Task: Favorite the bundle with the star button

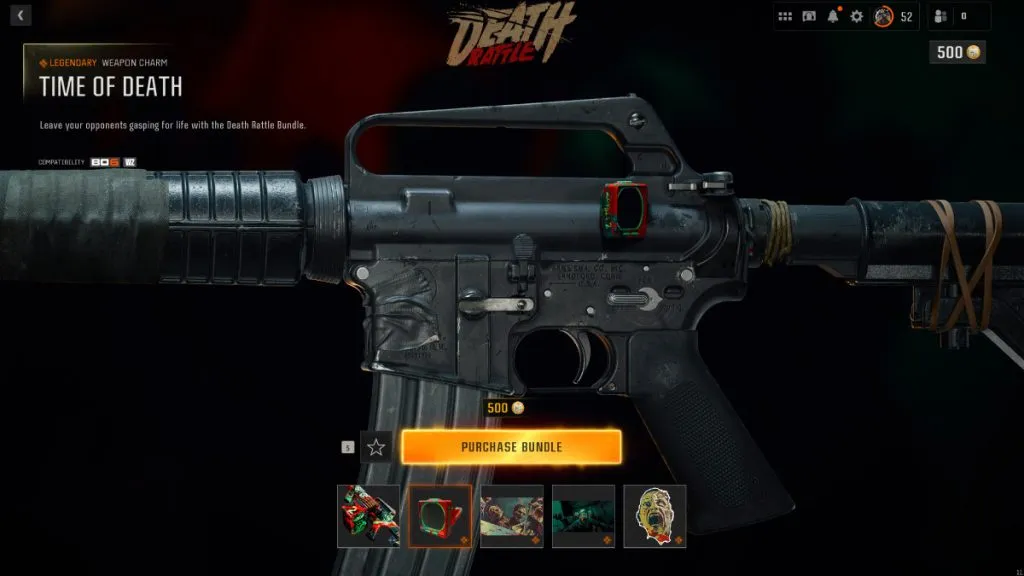Action: [x=376, y=447]
